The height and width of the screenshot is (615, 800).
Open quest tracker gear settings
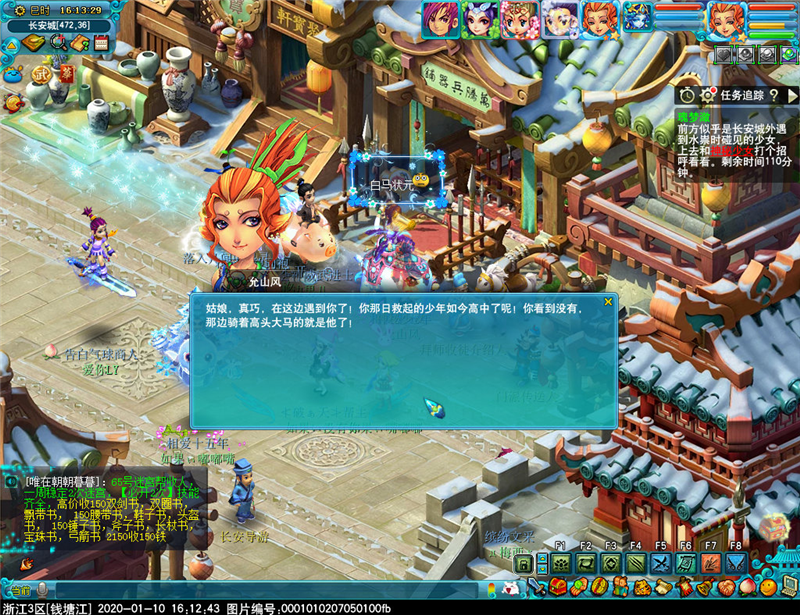[708, 96]
